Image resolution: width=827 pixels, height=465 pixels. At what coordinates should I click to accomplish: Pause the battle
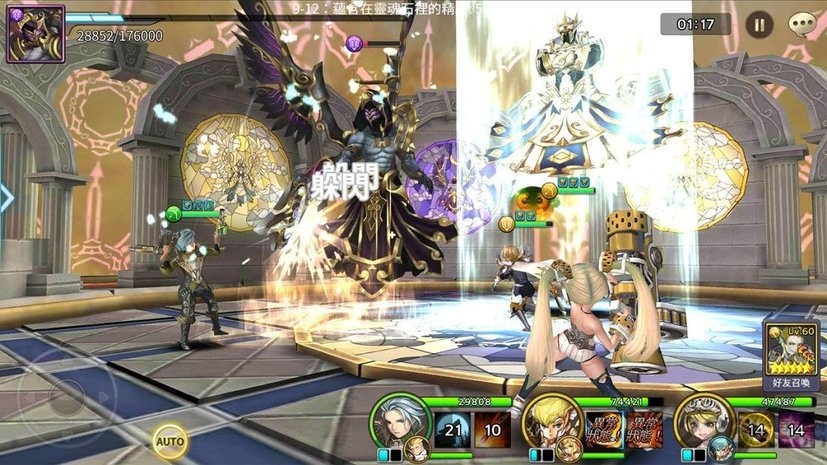tap(759, 24)
